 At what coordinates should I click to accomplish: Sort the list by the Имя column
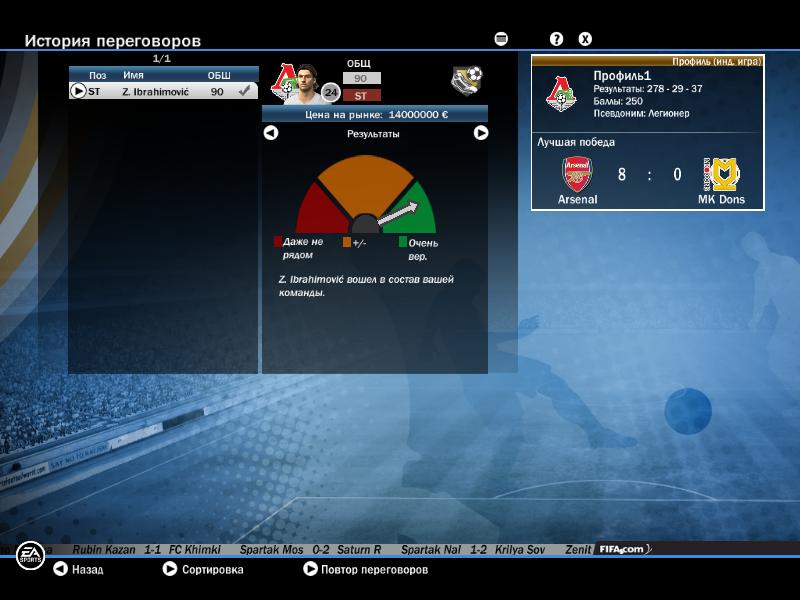[x=133, y=75]
